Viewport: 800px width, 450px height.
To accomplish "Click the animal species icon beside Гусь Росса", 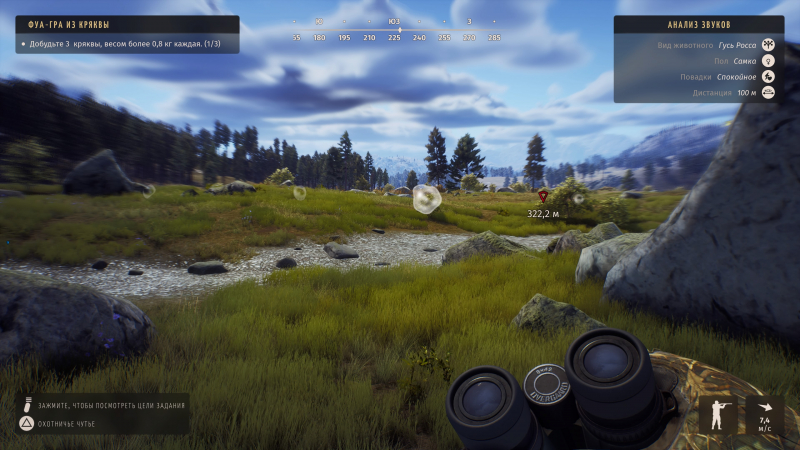I will point(769,45).
